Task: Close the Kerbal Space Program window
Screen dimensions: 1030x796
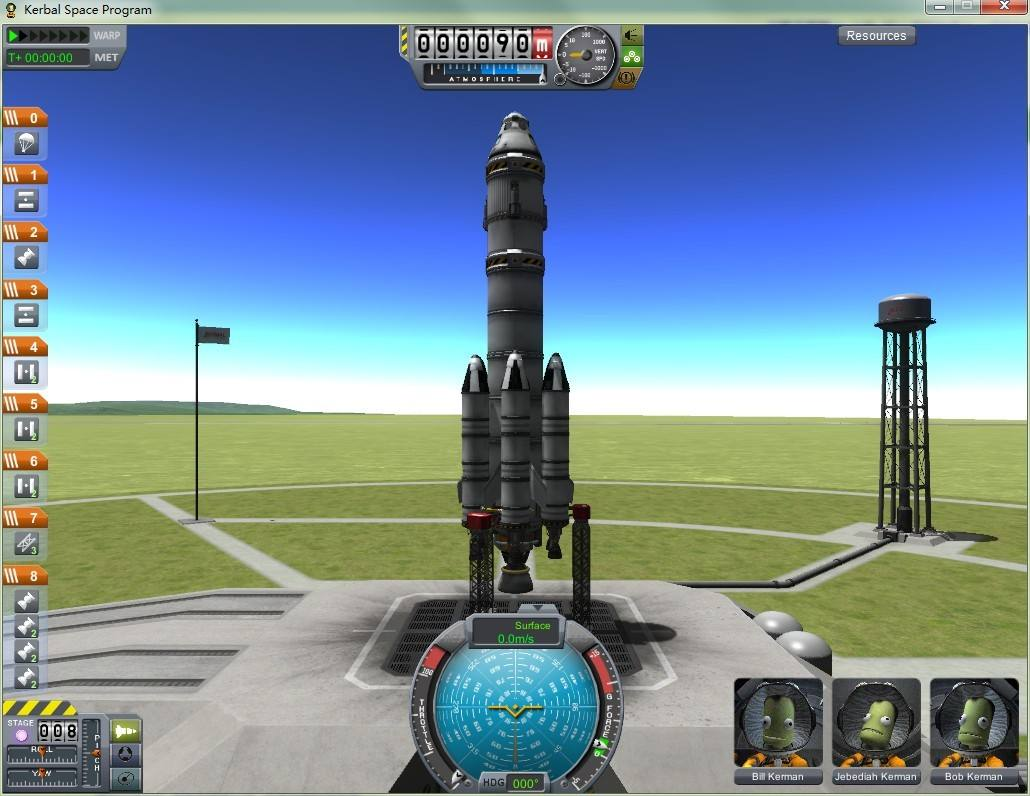Action: tap(1002, 8)
